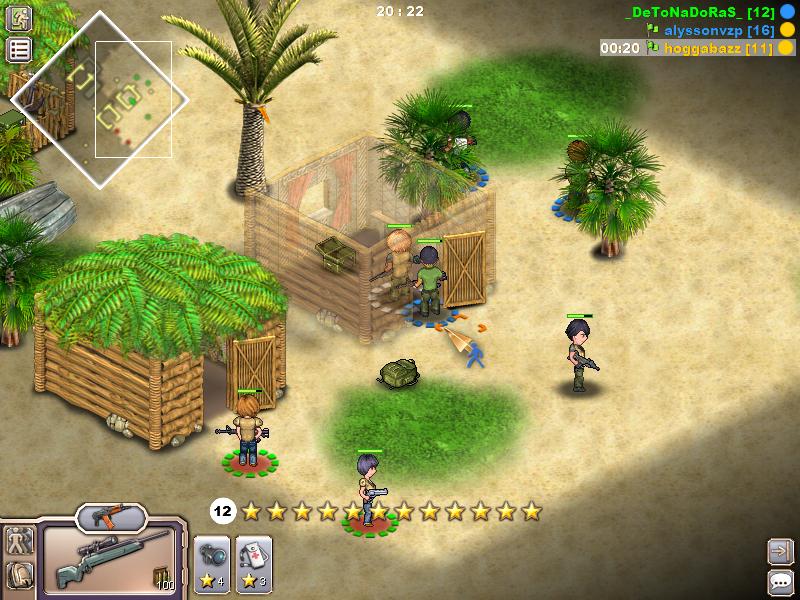
Task: Open the chat speech bubble
Action: [780, 581]
